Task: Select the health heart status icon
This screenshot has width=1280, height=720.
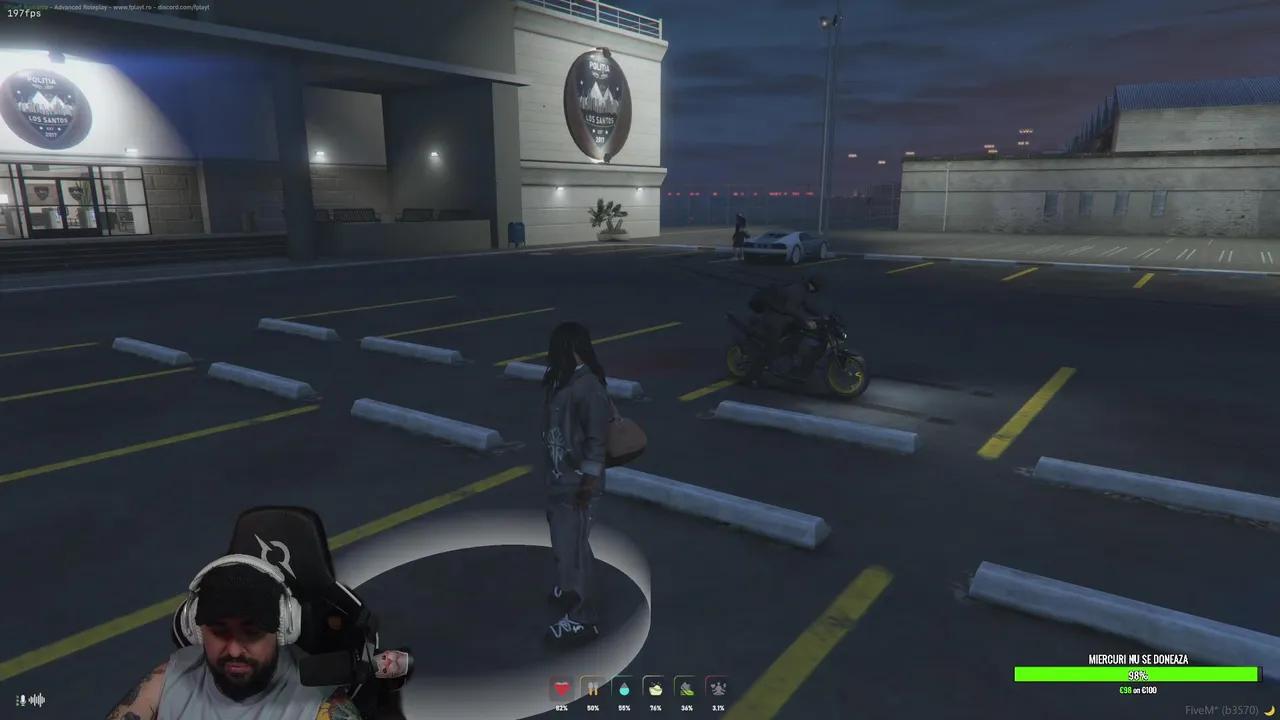Action: tap(562, 688)
